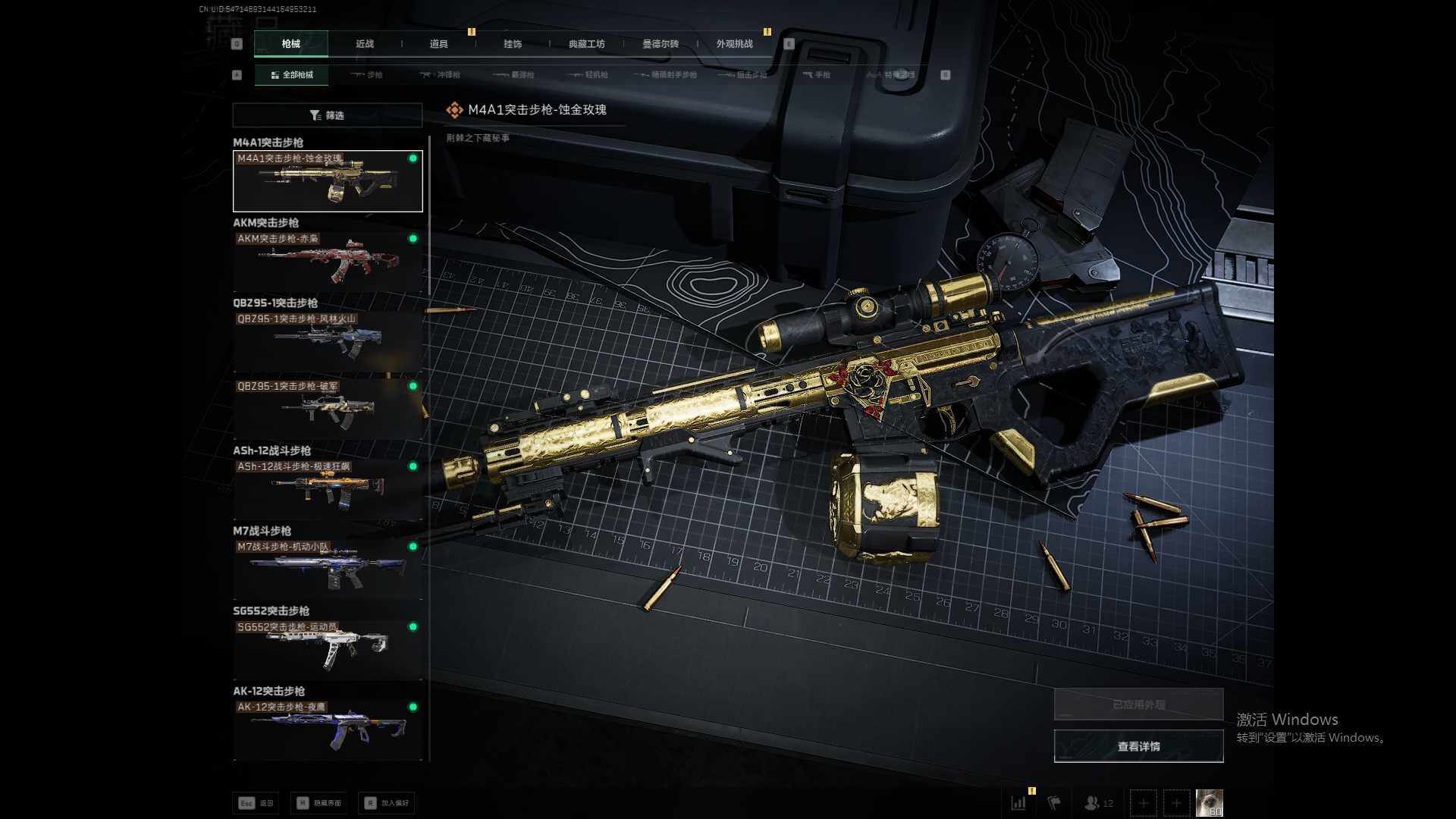Open the friends list icon
The image size is (1456, 819).
(1097, 803)
